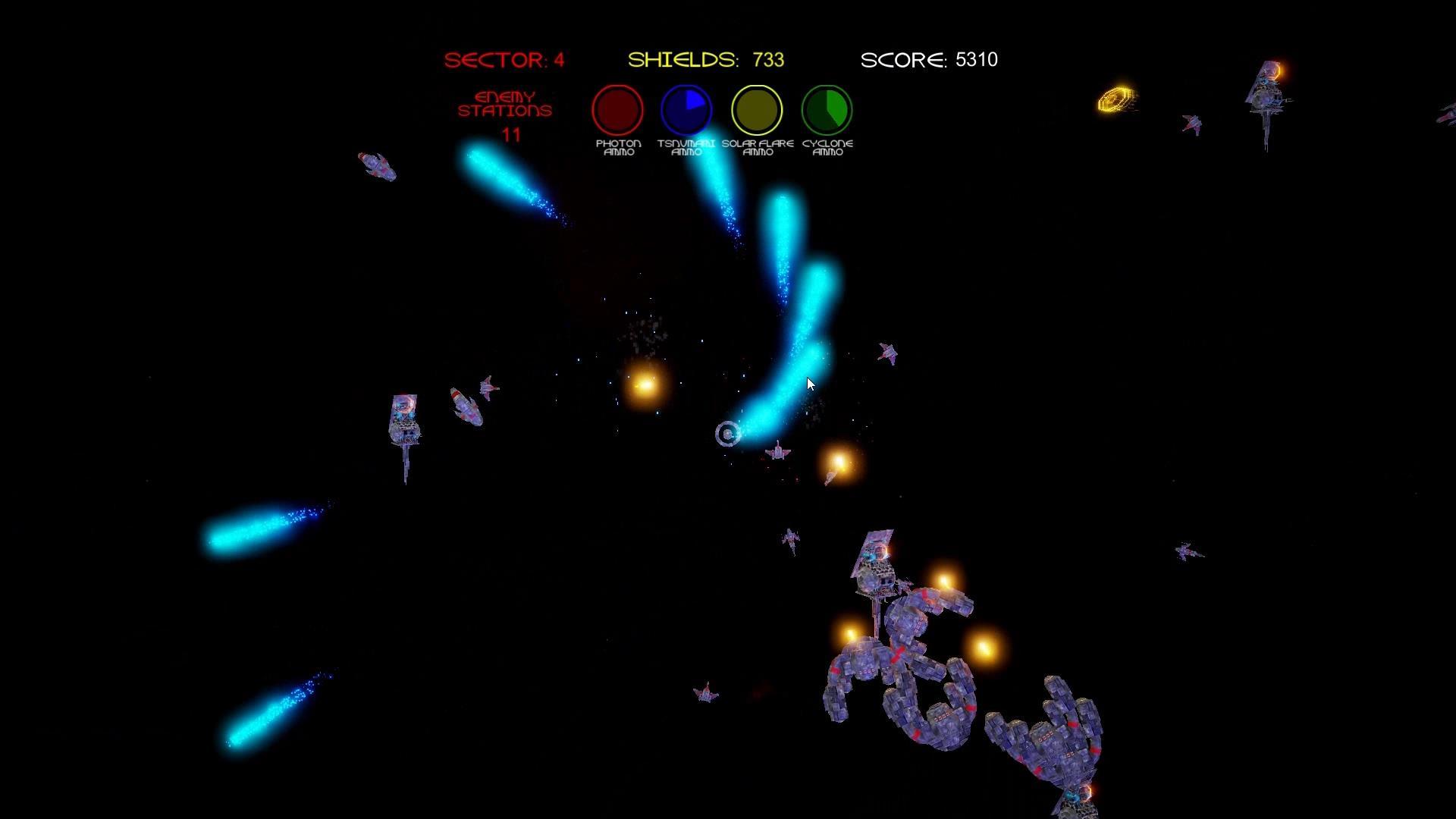
Task: Toggle the Photon Ammo readiness light
Action: 617,110
